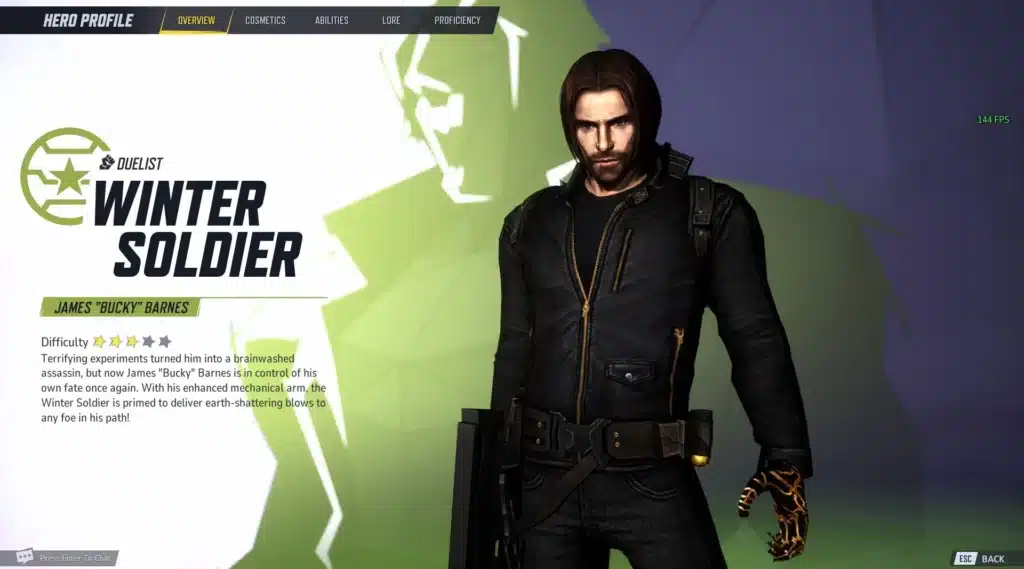Image resolution: width=1024 pixels, height=569 pixels.
Task: Open the Cosmetics tab
Action: click(x=265, y=20)
